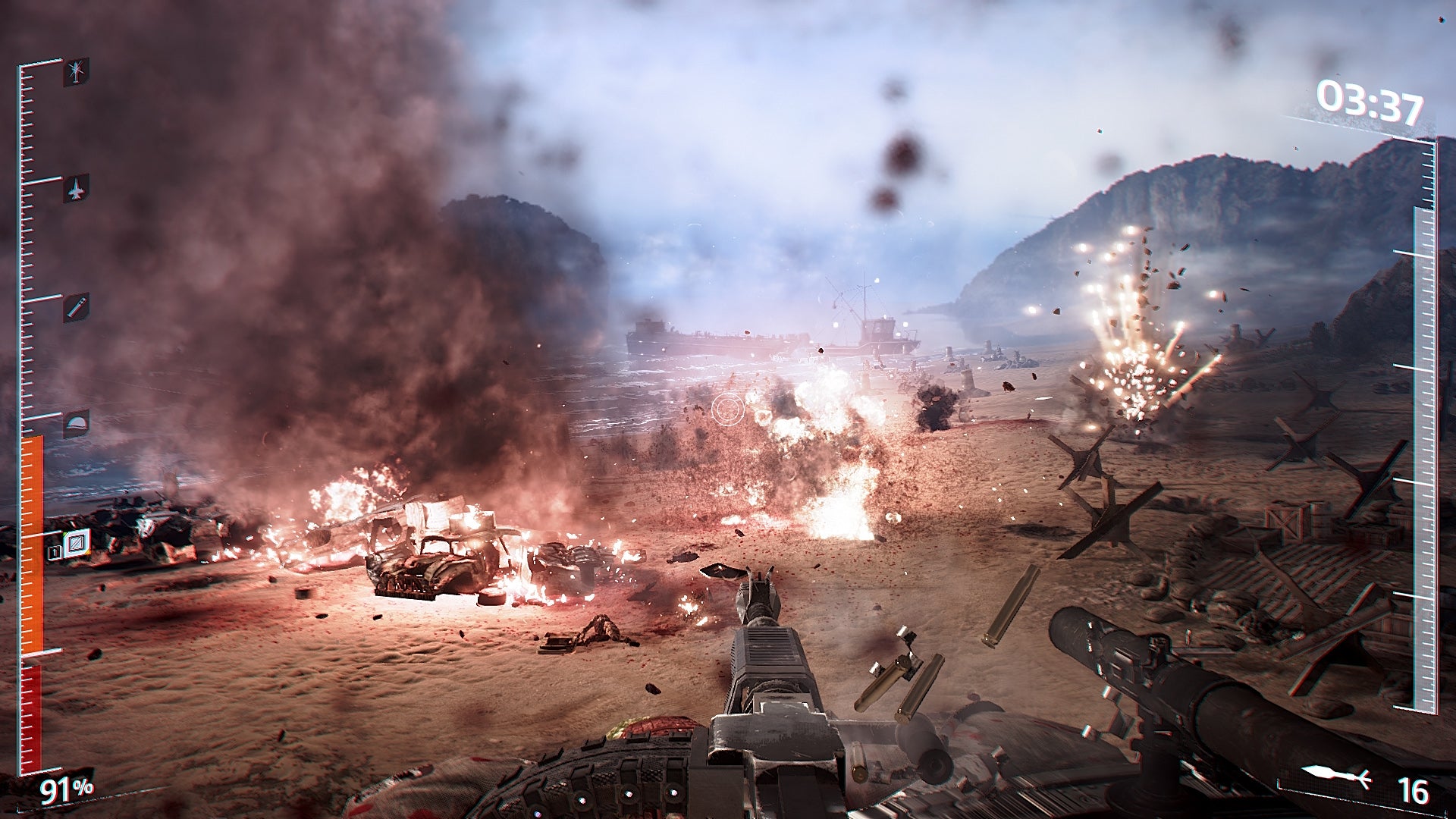The height and width of the screenshot is (819, 1456).
Task: Click the highlighted grenade icon on the weapon gauge
Action: [78, 544]
